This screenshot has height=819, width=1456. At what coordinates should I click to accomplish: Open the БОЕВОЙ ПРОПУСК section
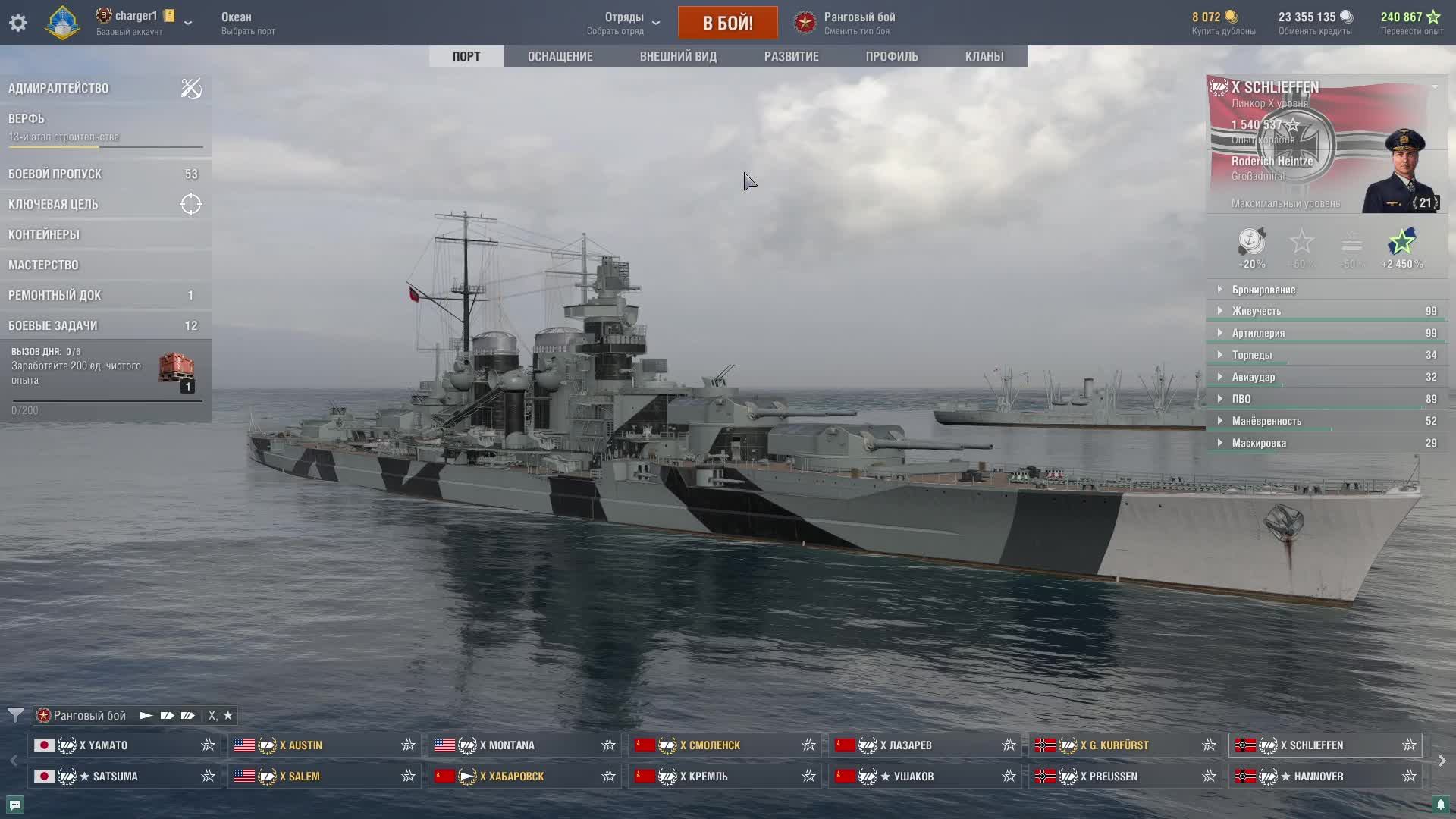coord(55,174)
